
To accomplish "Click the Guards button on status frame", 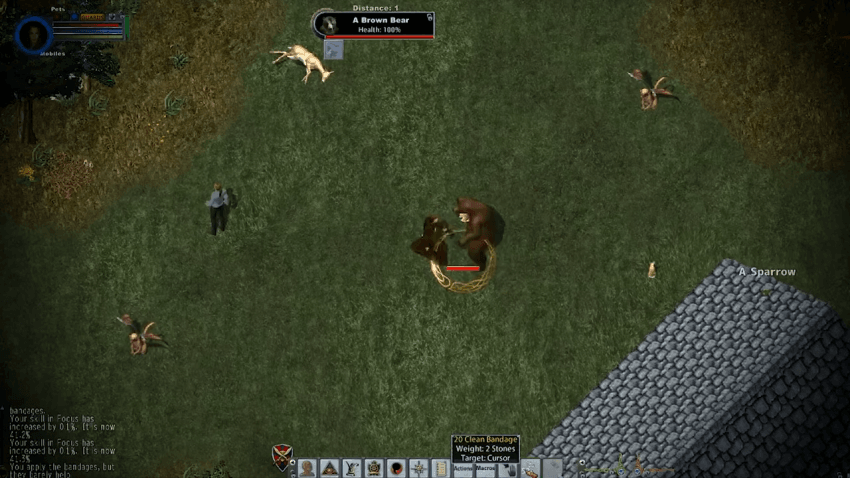I will click(91, 17).
